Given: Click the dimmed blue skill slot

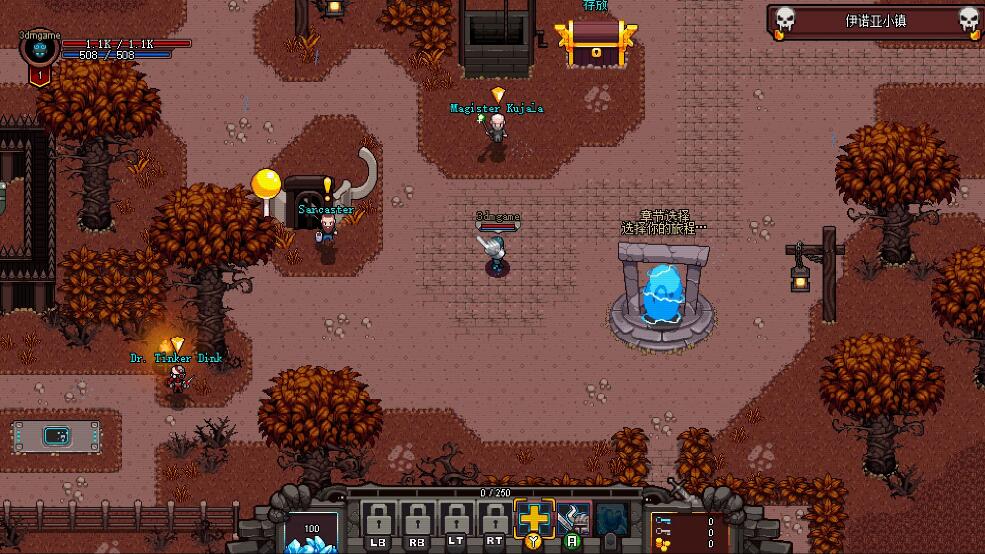Looking at the screenshot, I should (611, 519).
